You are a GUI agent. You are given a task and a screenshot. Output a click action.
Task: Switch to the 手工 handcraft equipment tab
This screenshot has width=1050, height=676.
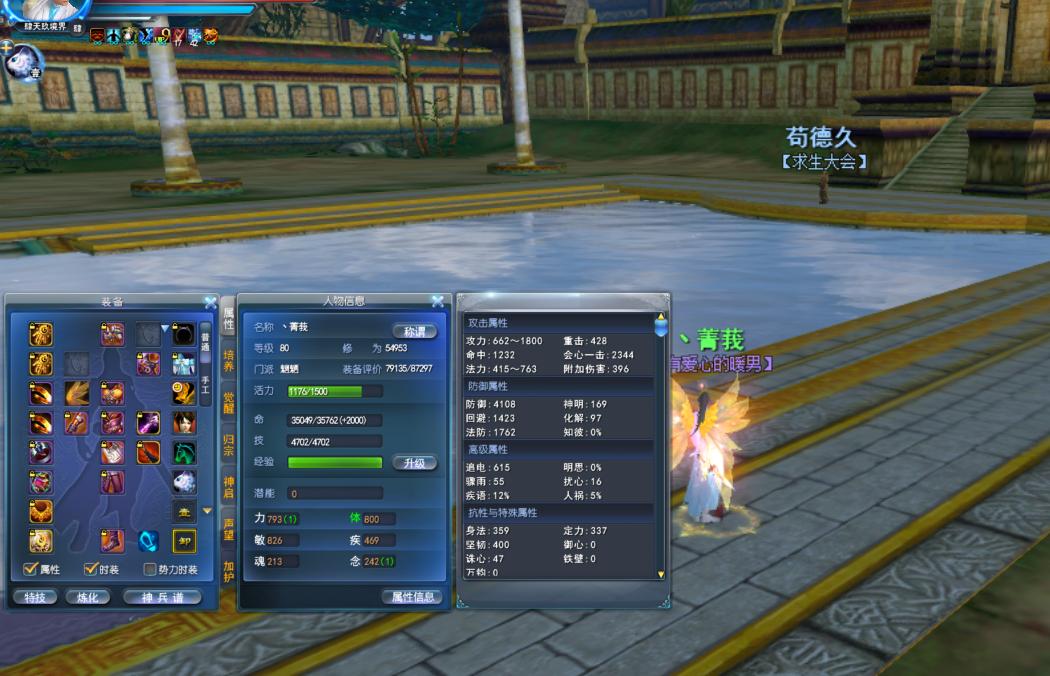click(205, 383)
